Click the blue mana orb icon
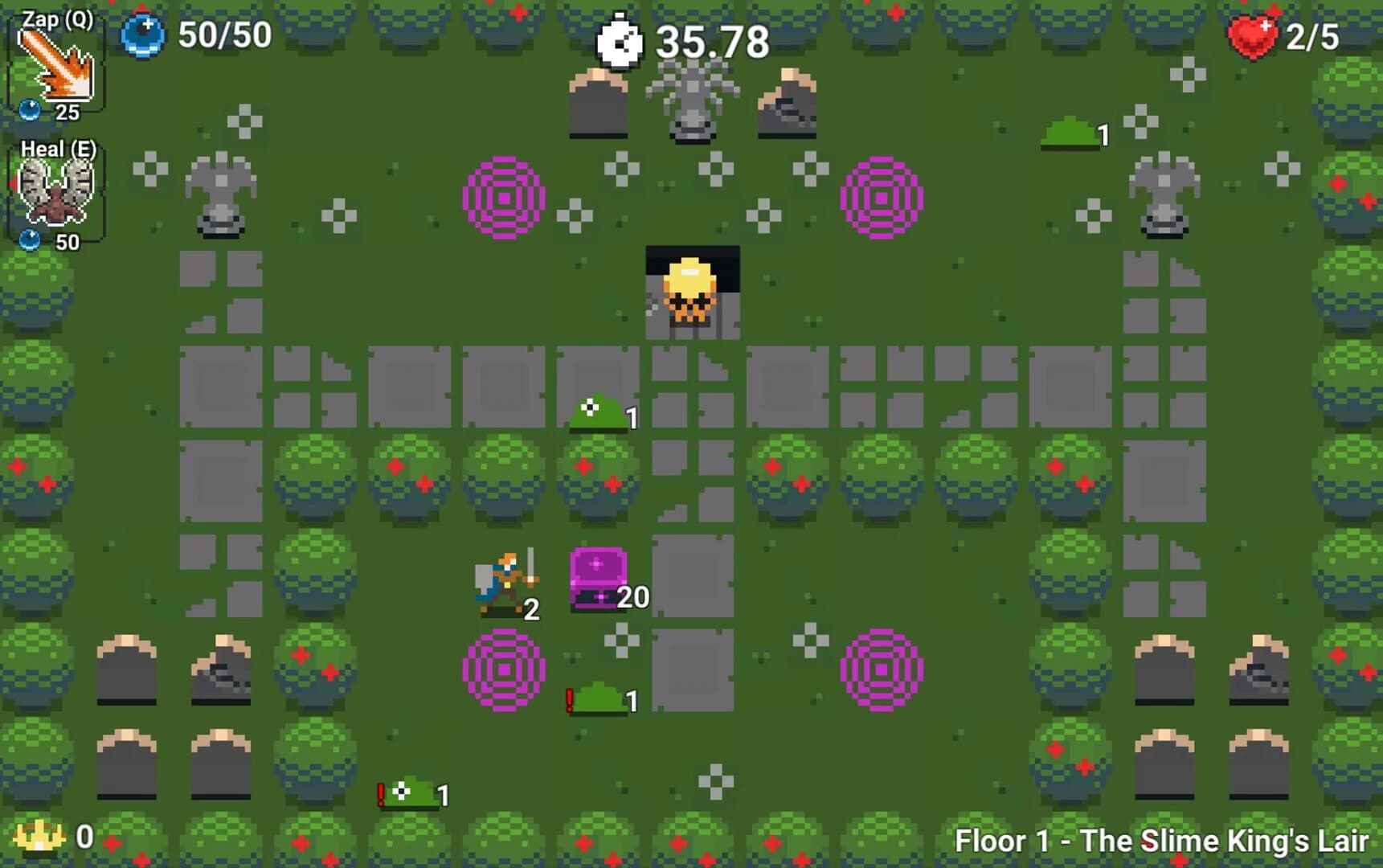This screenshot has width=1383, height=868. [x=143, y=36]
